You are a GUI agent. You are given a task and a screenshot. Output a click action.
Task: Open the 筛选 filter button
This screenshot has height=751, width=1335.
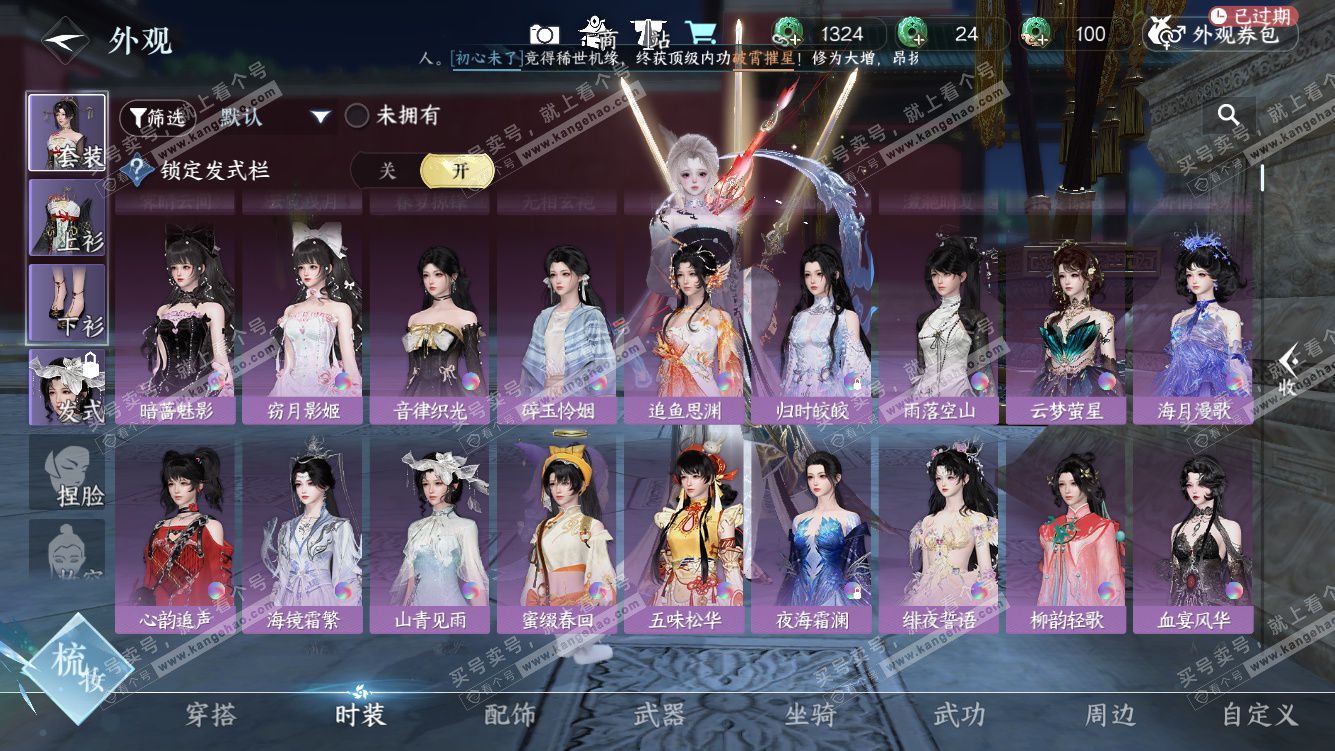pyautogui.click(x=157, y=117)
